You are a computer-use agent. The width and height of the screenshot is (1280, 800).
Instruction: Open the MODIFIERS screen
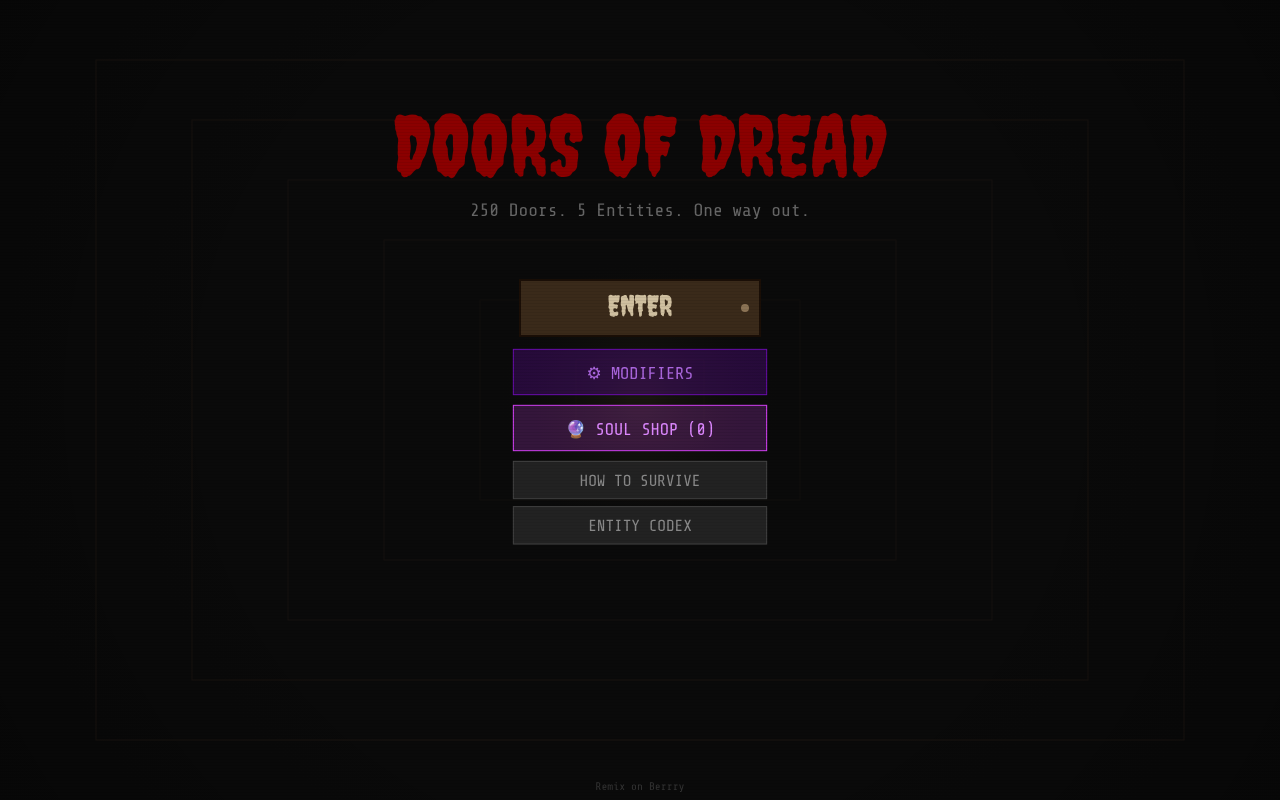[640, 372]
